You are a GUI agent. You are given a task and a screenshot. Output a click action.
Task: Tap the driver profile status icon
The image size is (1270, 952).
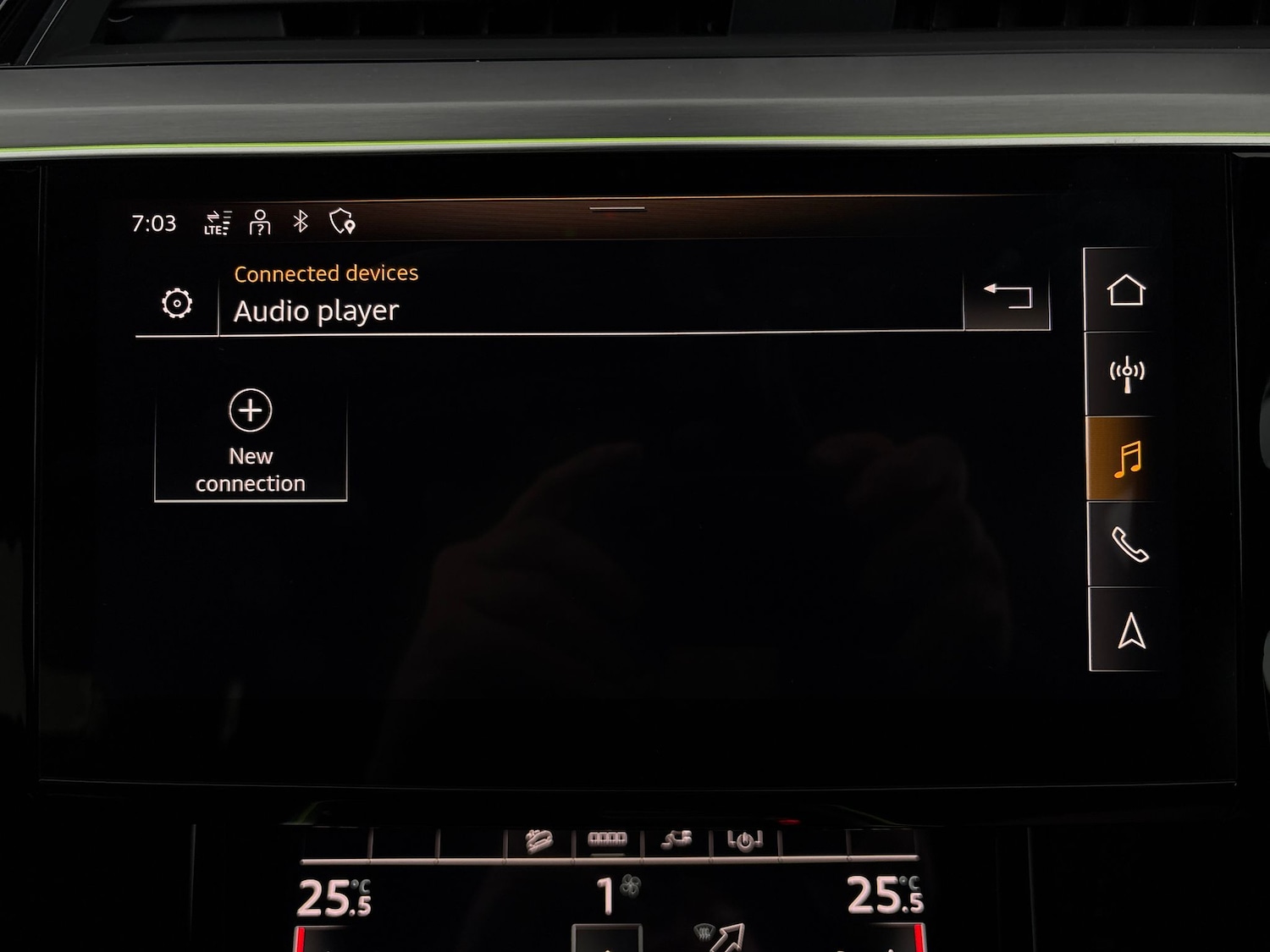(259, 223)
